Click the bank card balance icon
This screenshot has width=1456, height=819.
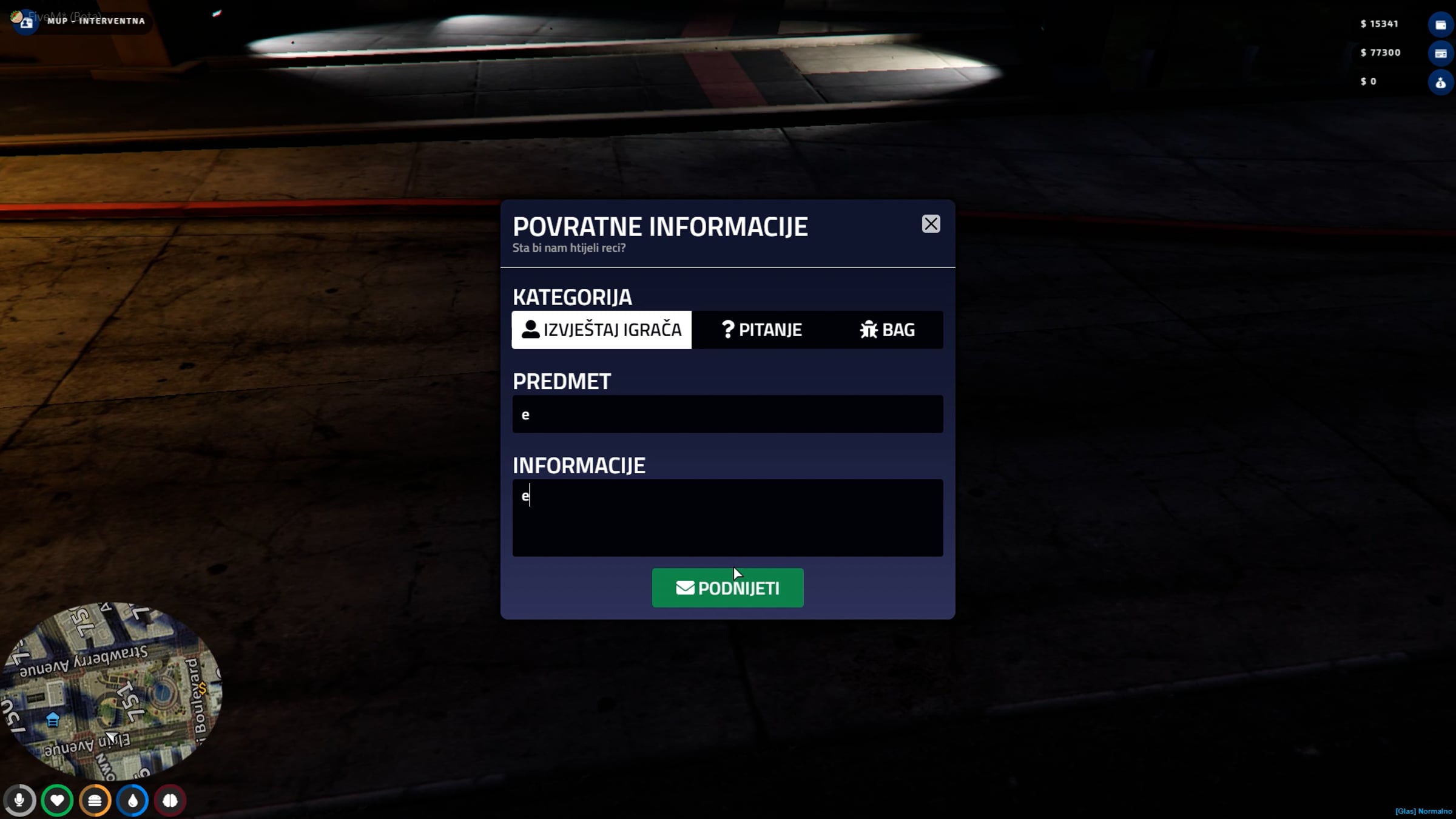1440,53
